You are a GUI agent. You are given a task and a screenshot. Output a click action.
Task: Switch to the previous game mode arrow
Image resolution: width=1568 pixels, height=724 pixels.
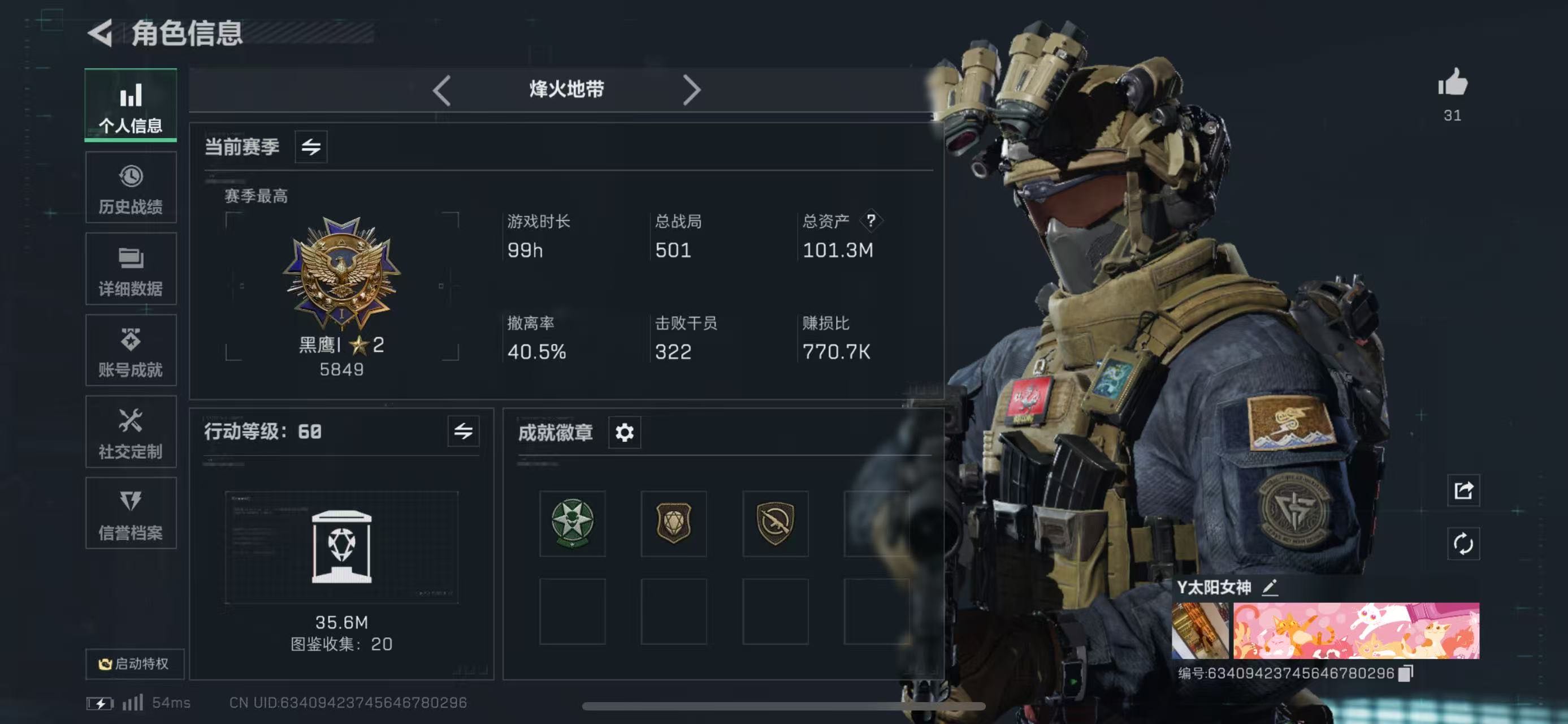[x=442, y=90]
